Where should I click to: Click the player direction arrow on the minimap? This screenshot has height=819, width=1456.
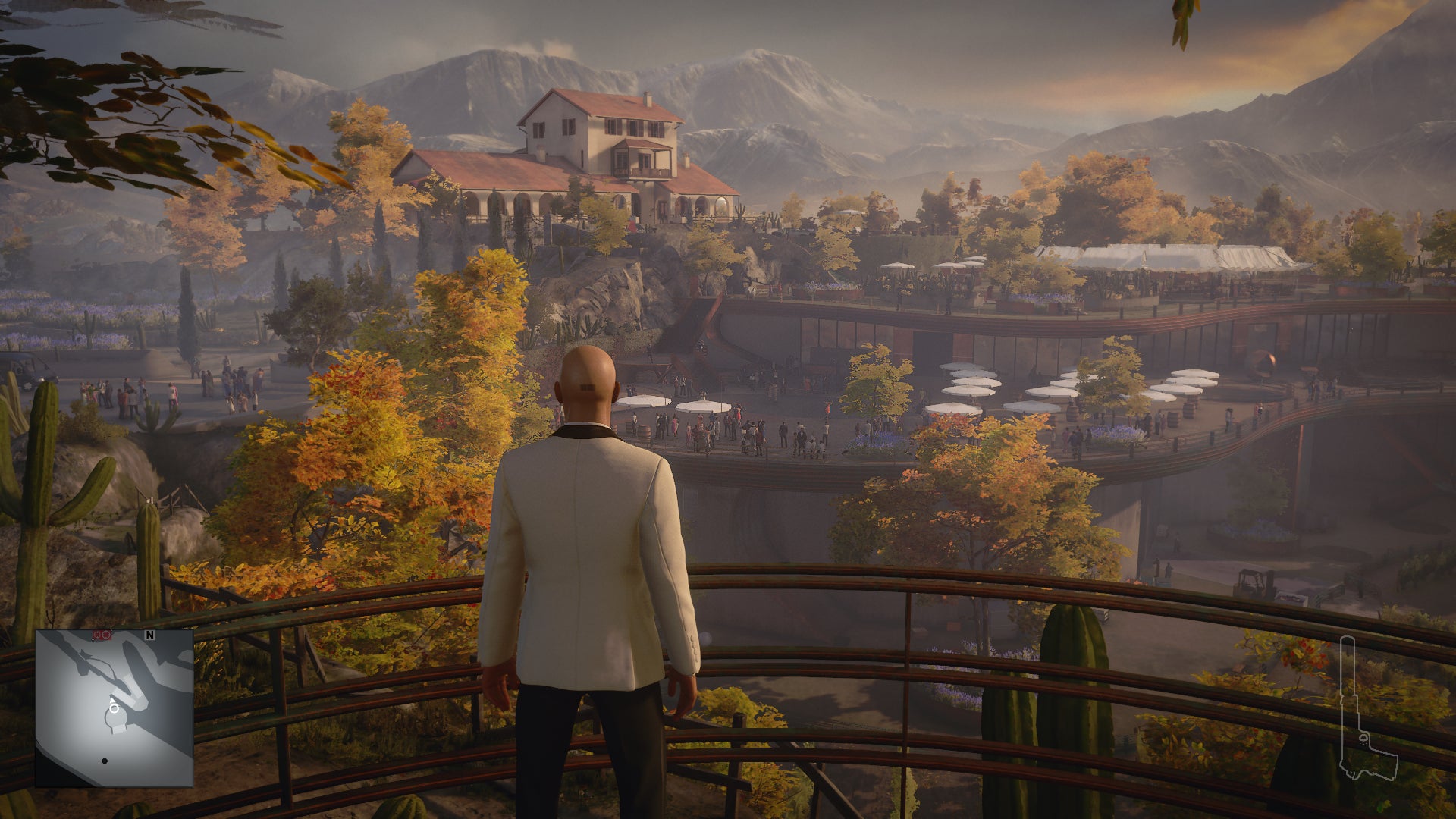click(112, 699)
